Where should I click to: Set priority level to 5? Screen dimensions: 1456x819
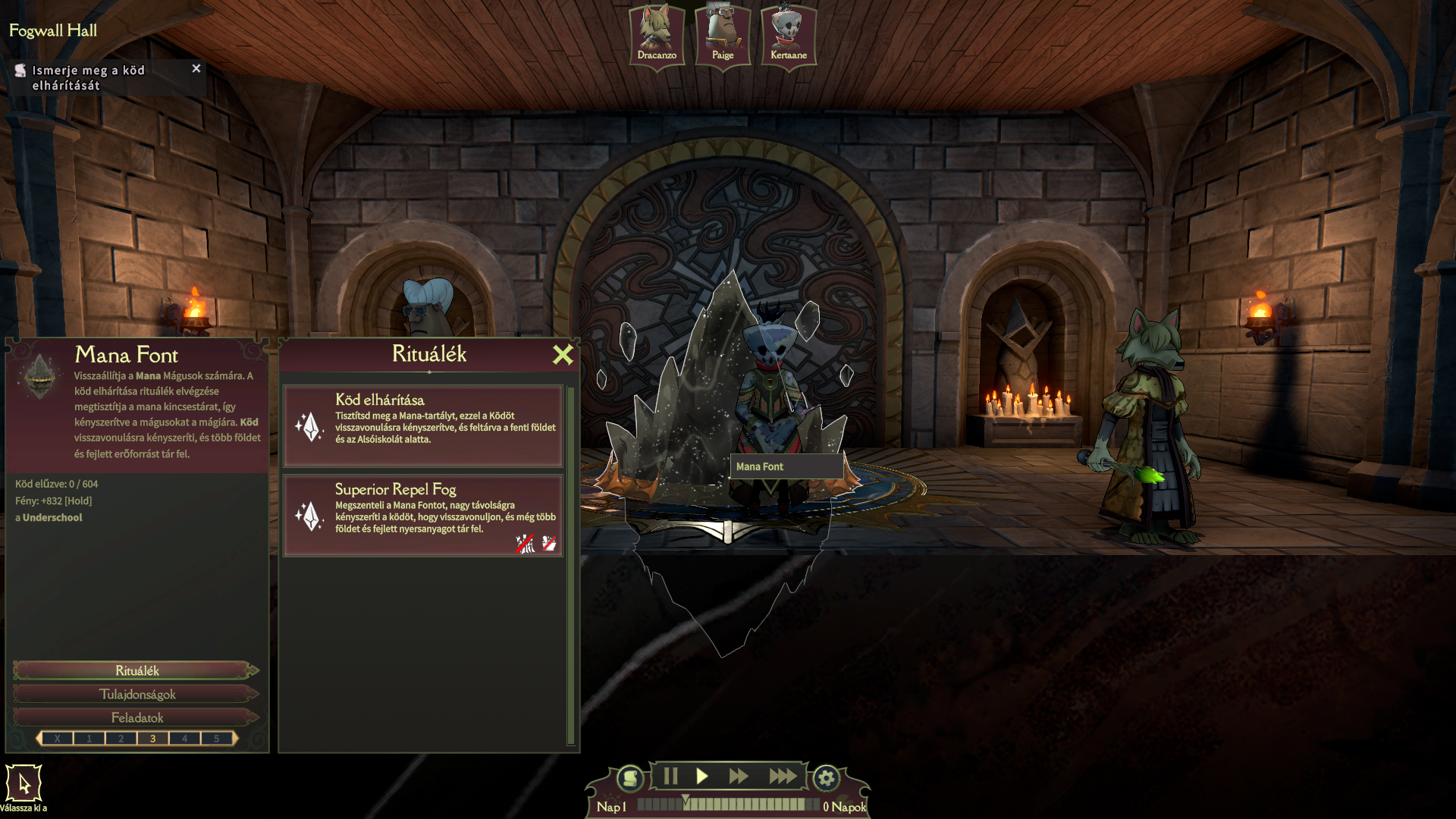(x=217, y=739)
